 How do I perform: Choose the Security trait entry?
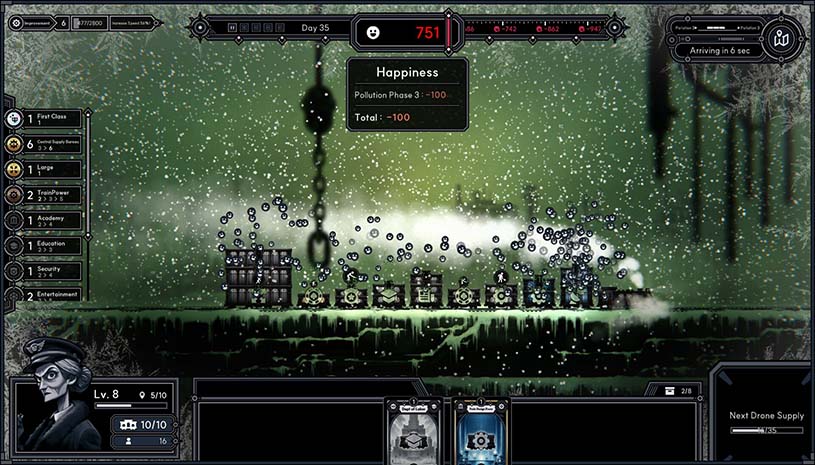(x=45, y=270)
